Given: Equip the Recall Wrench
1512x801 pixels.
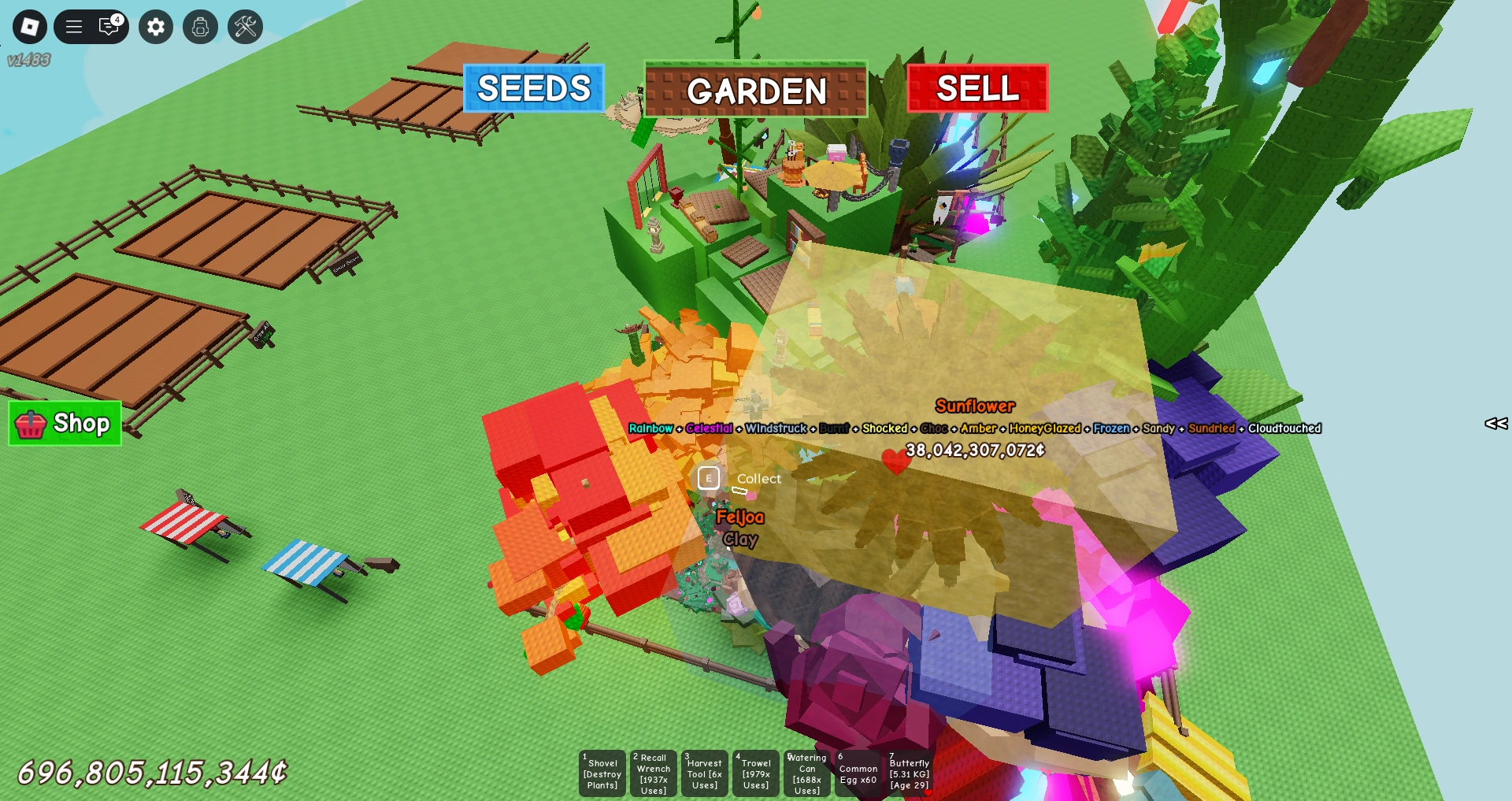Looking at the screenshot, I should (653, 773).
